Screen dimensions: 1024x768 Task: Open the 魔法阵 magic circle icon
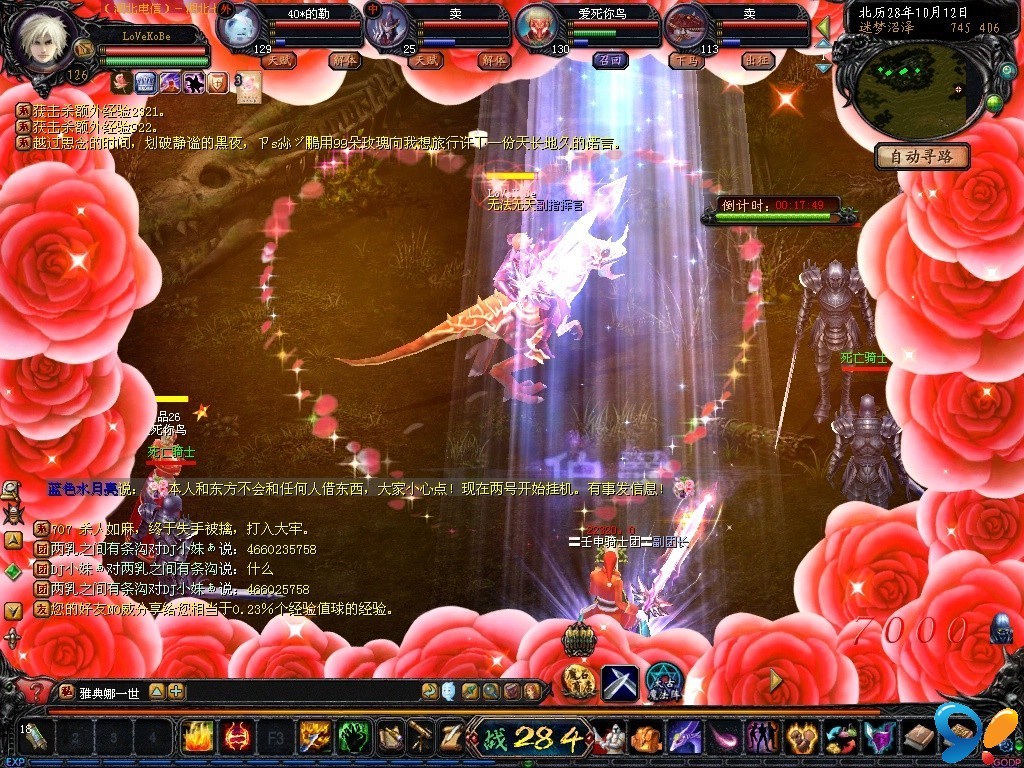click(x=663, y=682)
